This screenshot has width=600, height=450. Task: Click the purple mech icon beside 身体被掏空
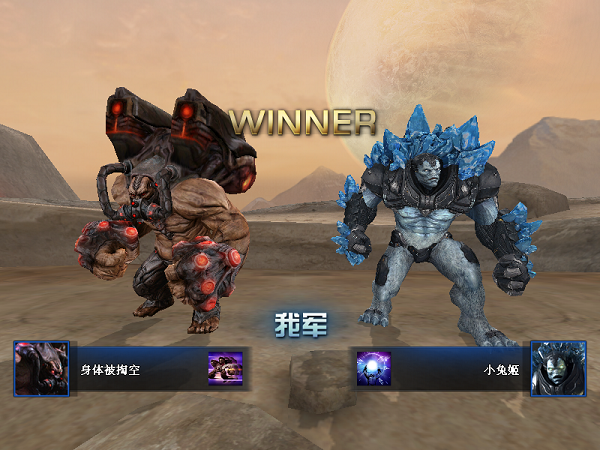(x=224, y=369)
